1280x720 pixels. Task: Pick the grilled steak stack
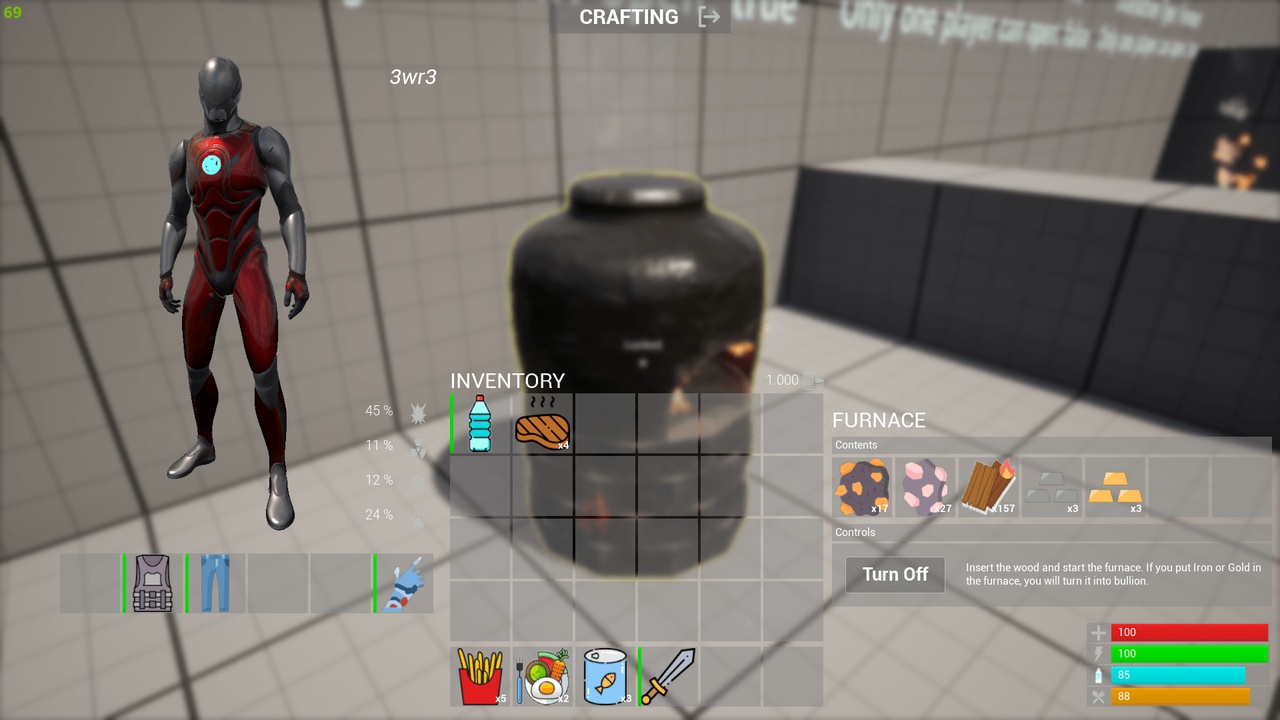pyautogui.click(x=542, y=426)
